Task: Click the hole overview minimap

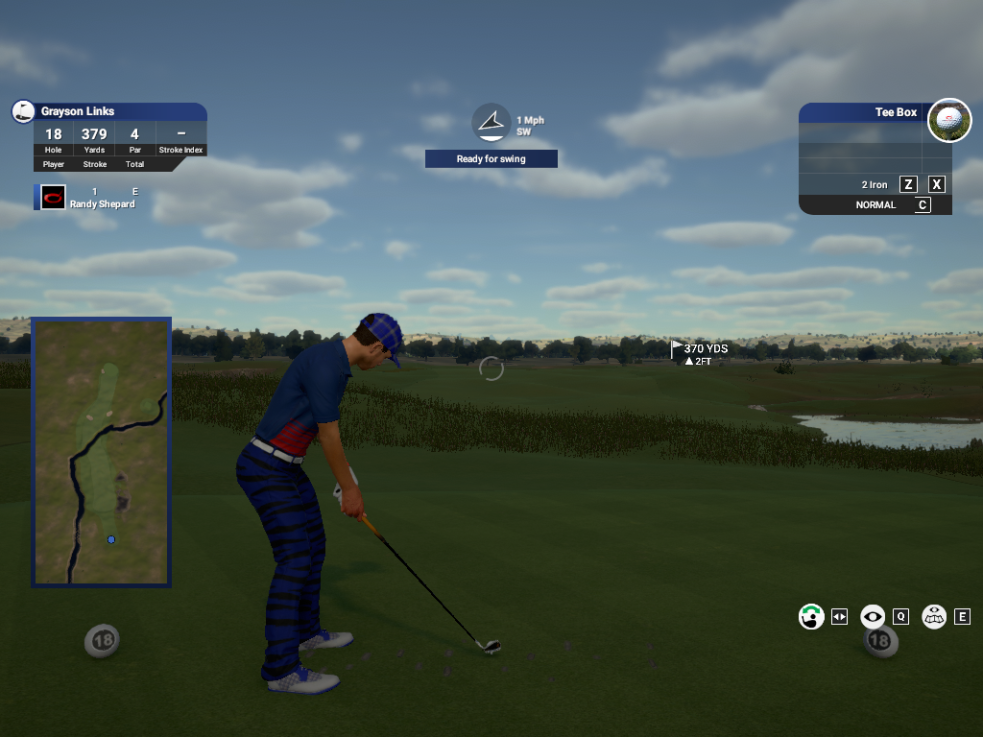Action: (x=101, y=452)
